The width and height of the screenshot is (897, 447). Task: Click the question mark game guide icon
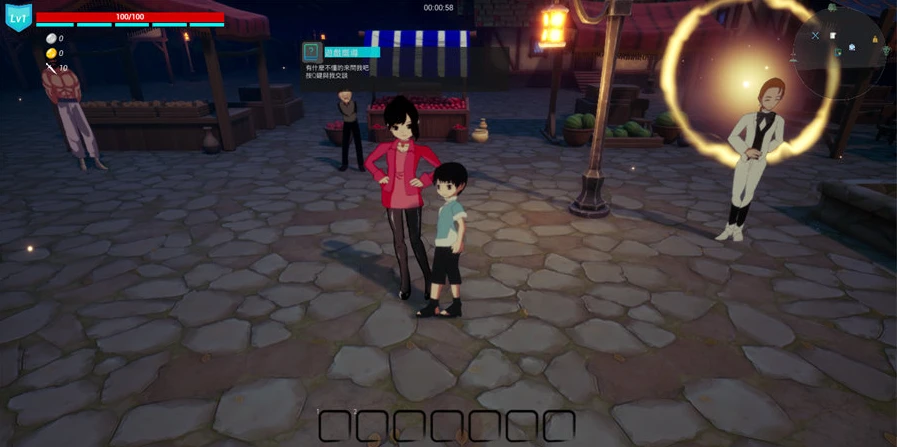tap(312, 52)
